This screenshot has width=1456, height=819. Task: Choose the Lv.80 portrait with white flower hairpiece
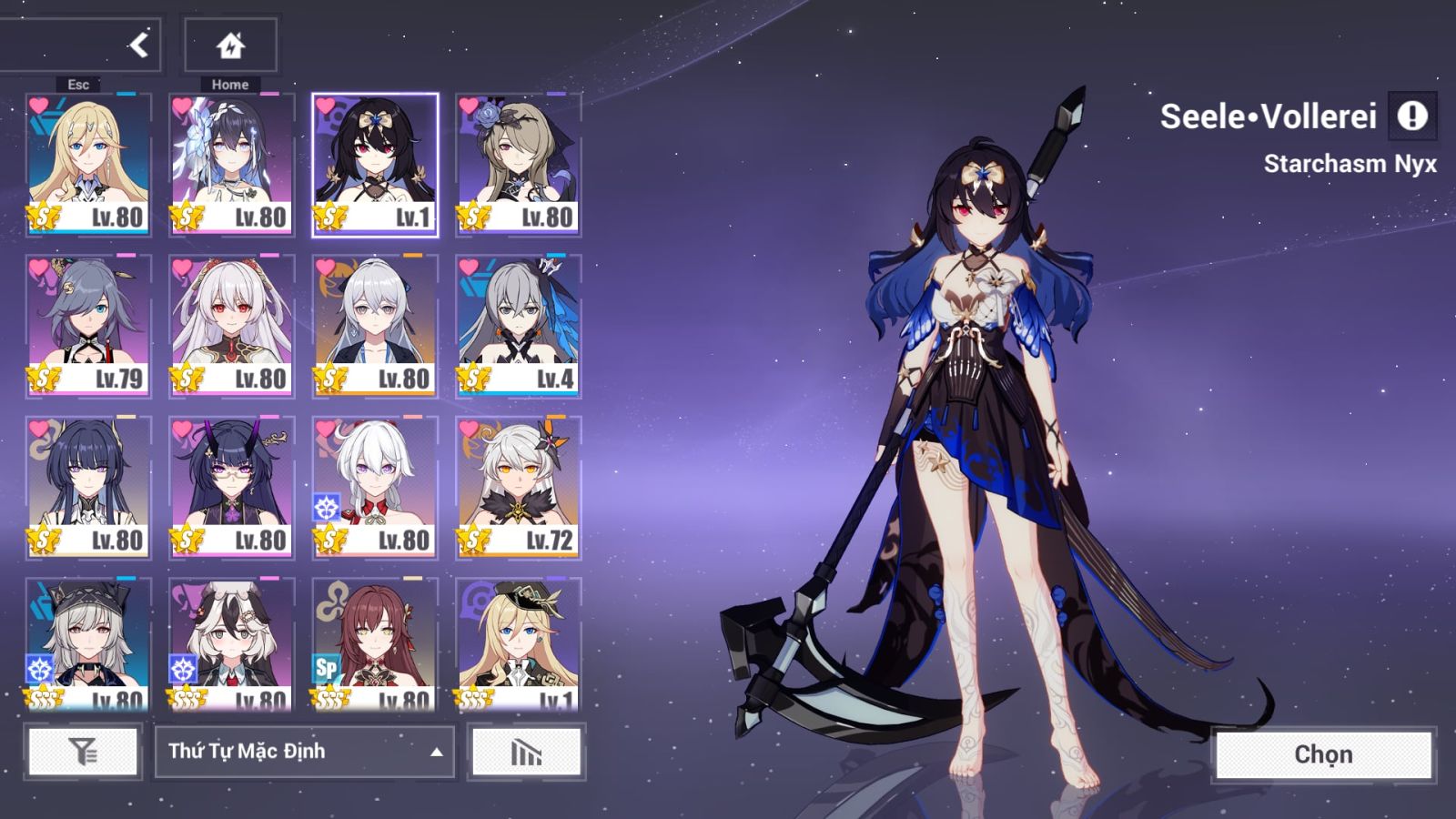(x=232, y=164)
